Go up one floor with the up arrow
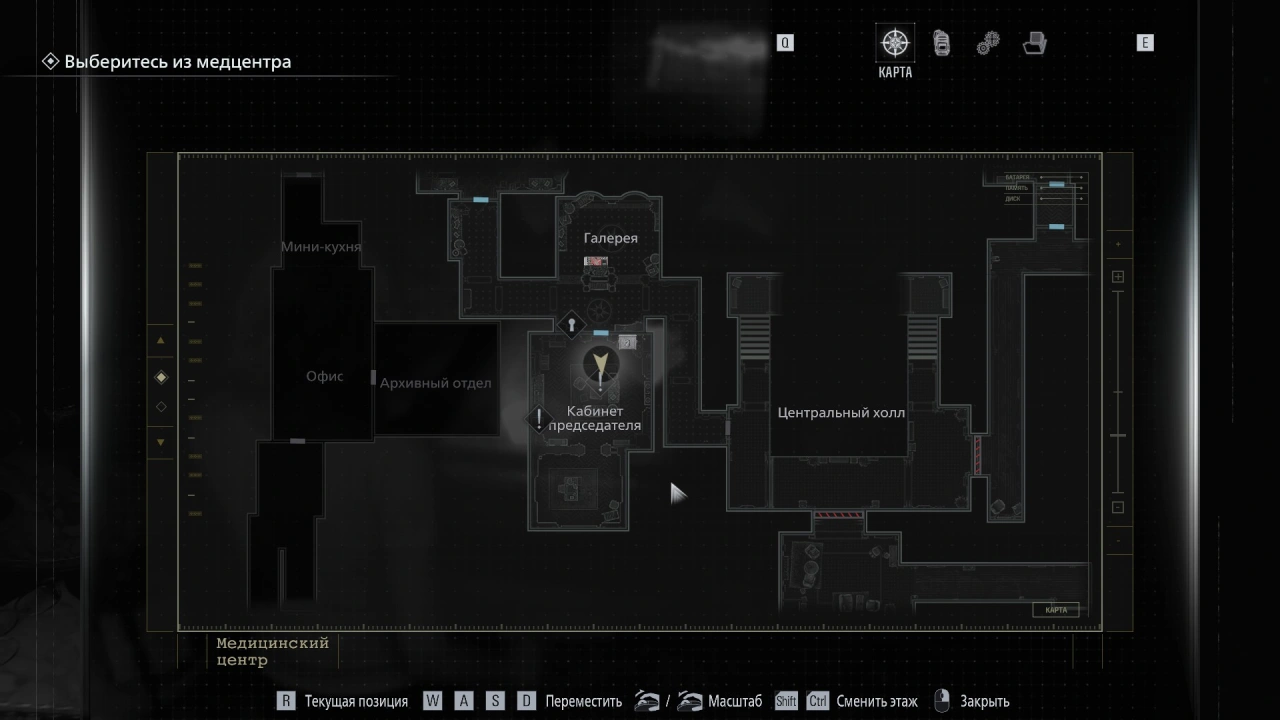The height and width of the screenshot is (720, 1280). coord(161,341)
